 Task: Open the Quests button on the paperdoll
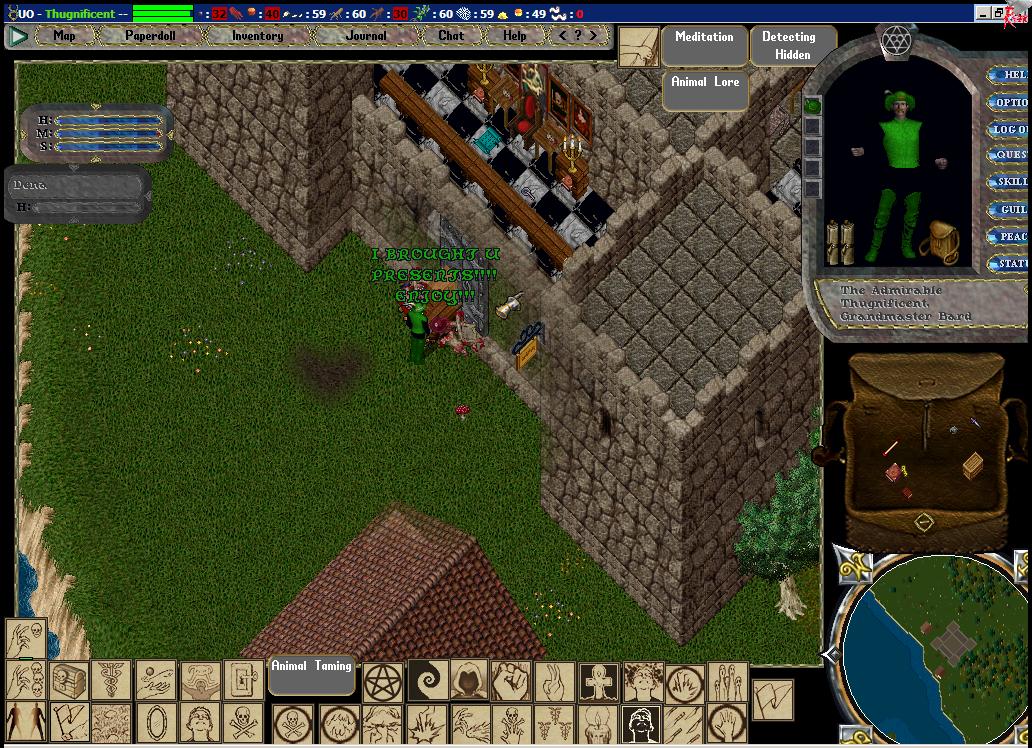[x=1009, y=156]
